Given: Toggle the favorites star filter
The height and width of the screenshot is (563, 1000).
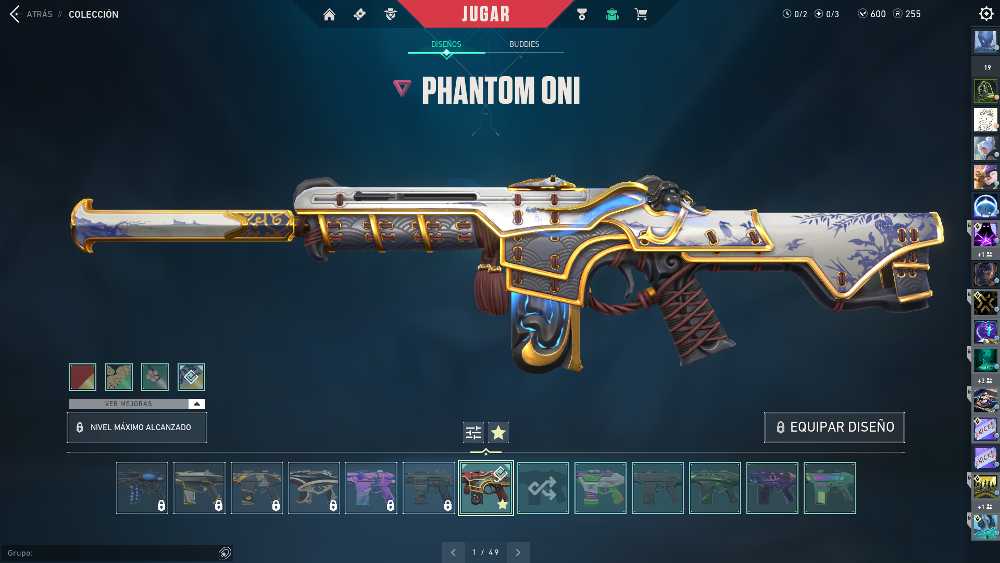Looking at the screenshot, I should (x=498, y=432).
